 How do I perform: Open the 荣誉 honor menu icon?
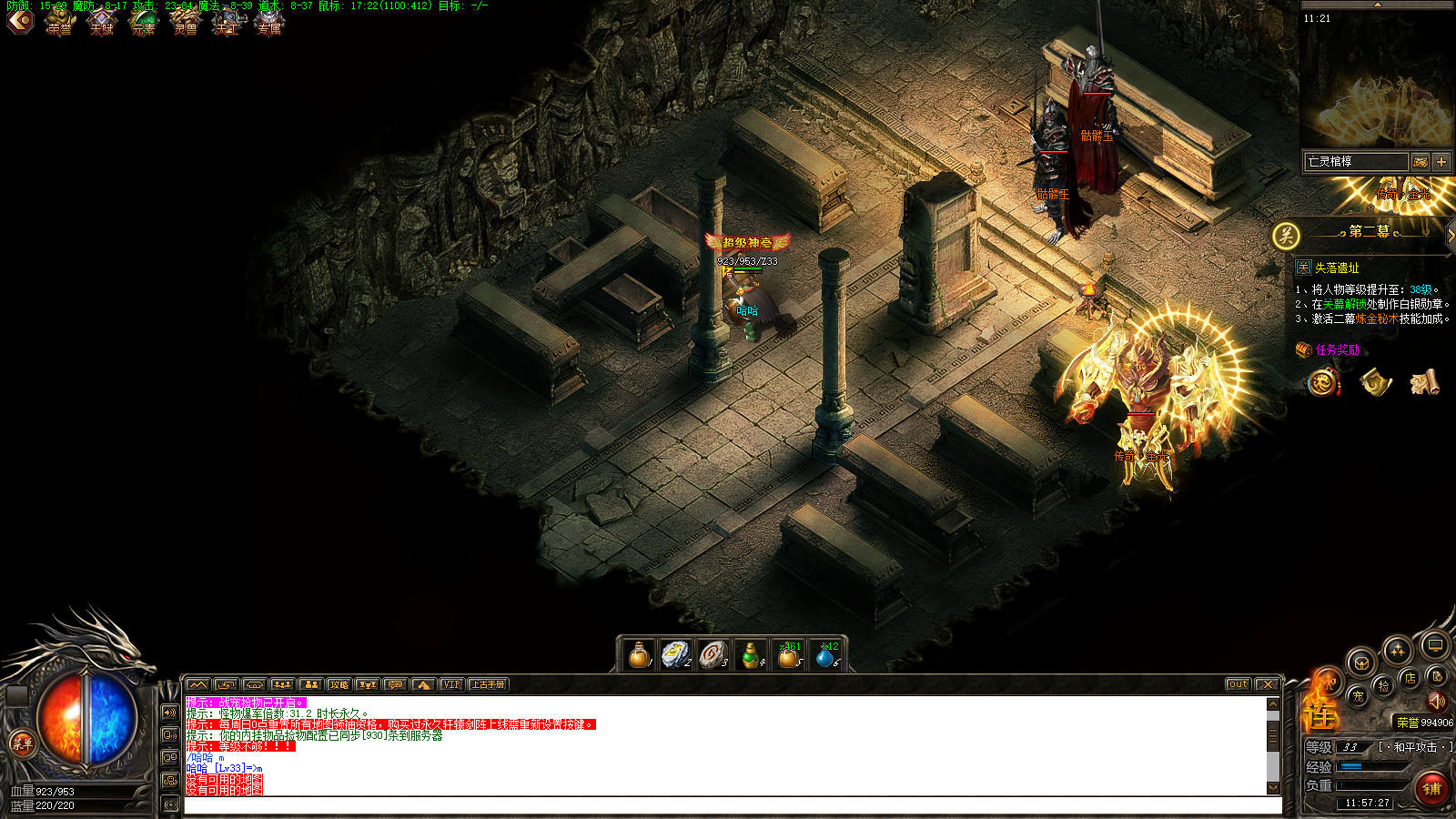pos(60,22)
